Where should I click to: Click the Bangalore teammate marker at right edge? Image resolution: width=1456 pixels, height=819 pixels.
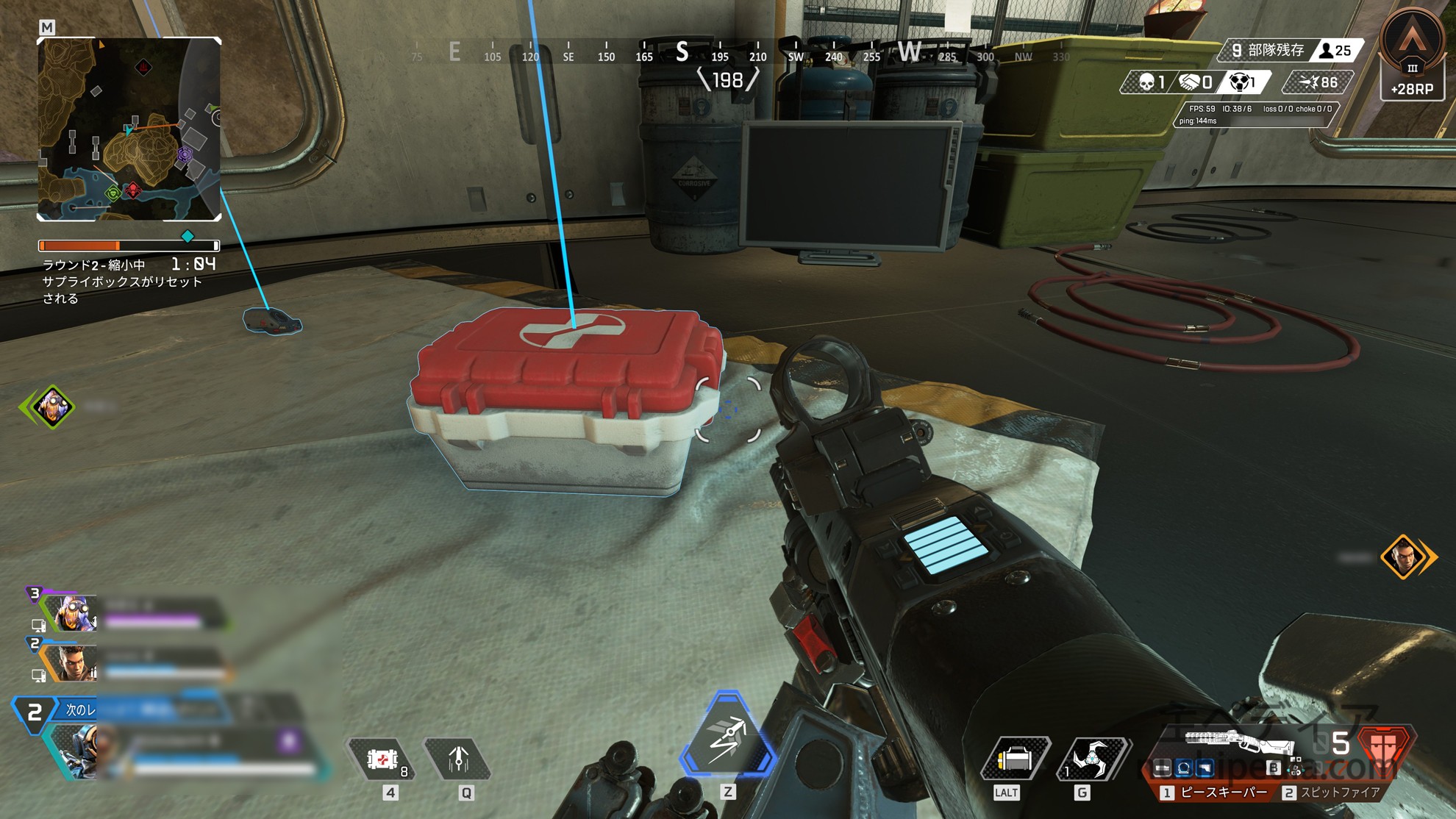point(1403,557)
